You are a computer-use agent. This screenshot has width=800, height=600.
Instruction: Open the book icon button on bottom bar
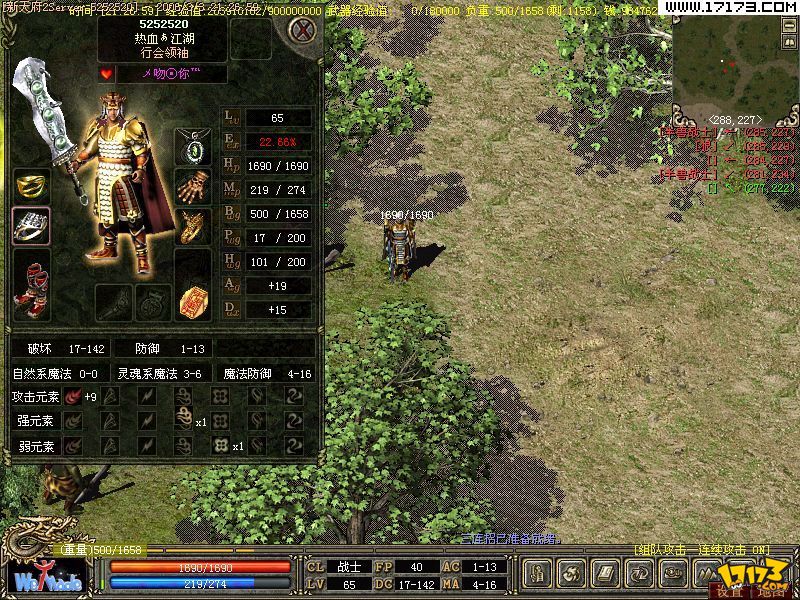[606, 574]
